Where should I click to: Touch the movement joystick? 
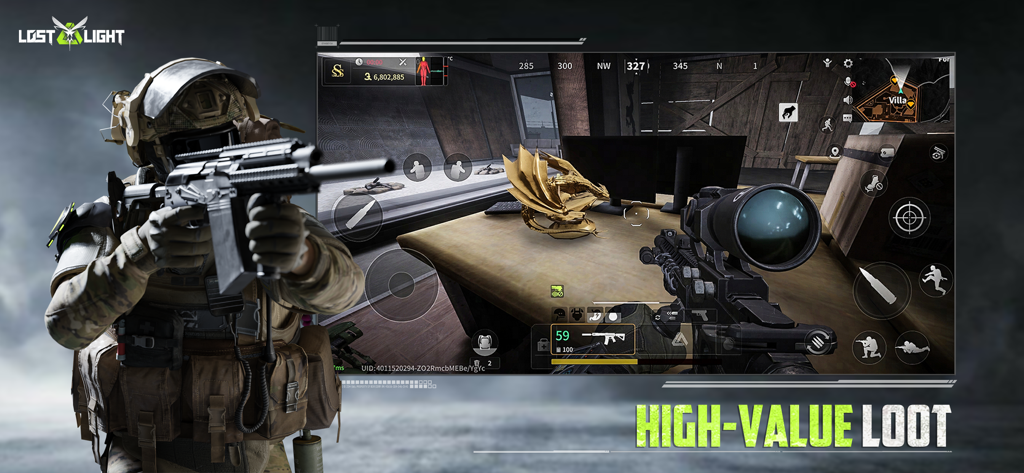[401, 284]
